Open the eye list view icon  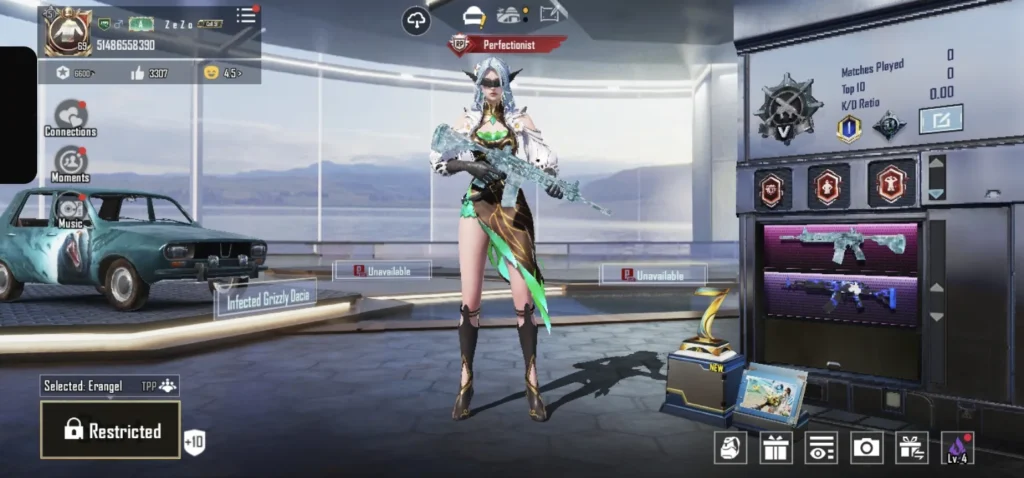(x=821, y=448)
